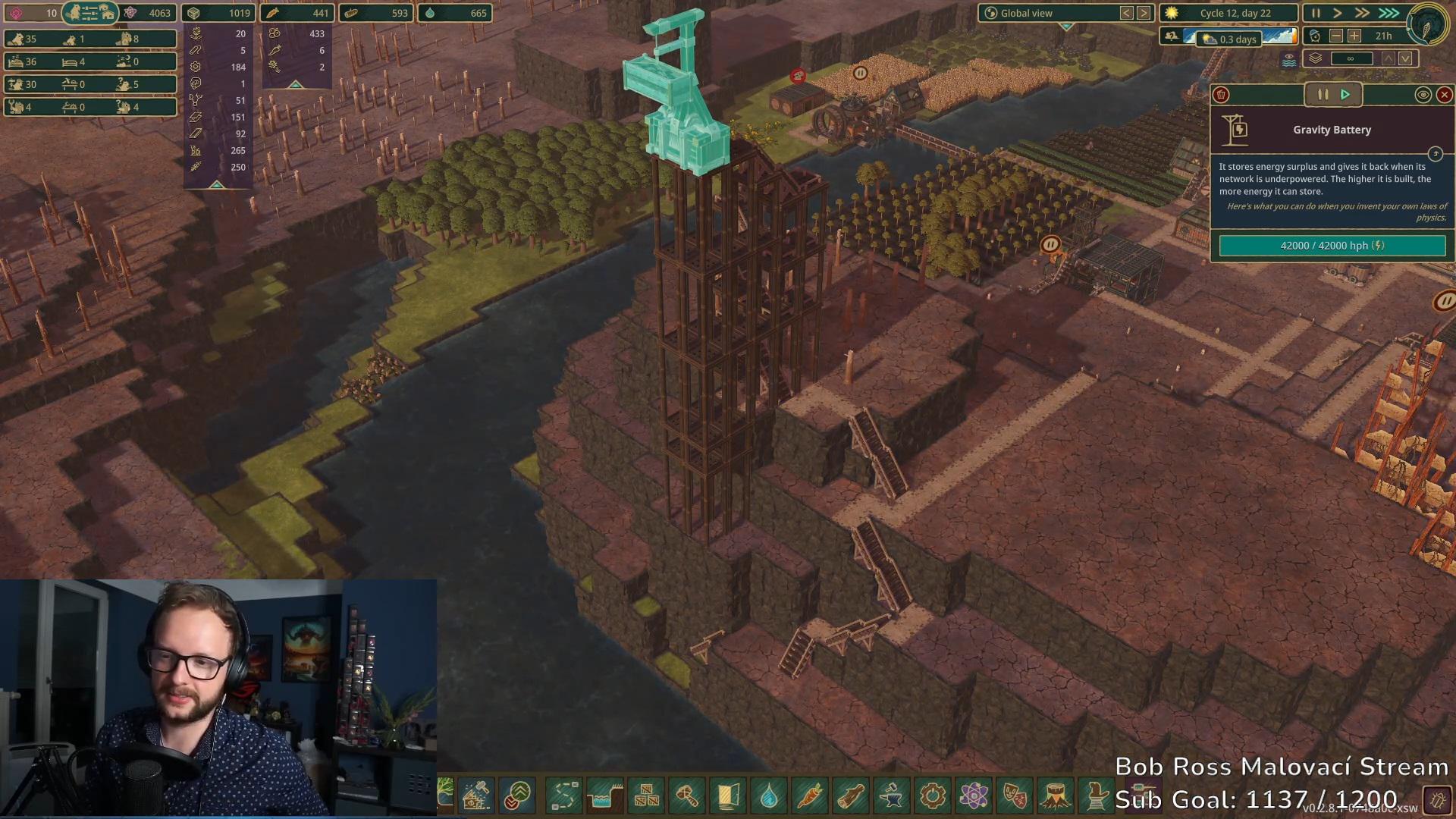Screen dimensions: 1456x819
Task: Increase working hours with plus button
Action: (x=1354, y=36)
